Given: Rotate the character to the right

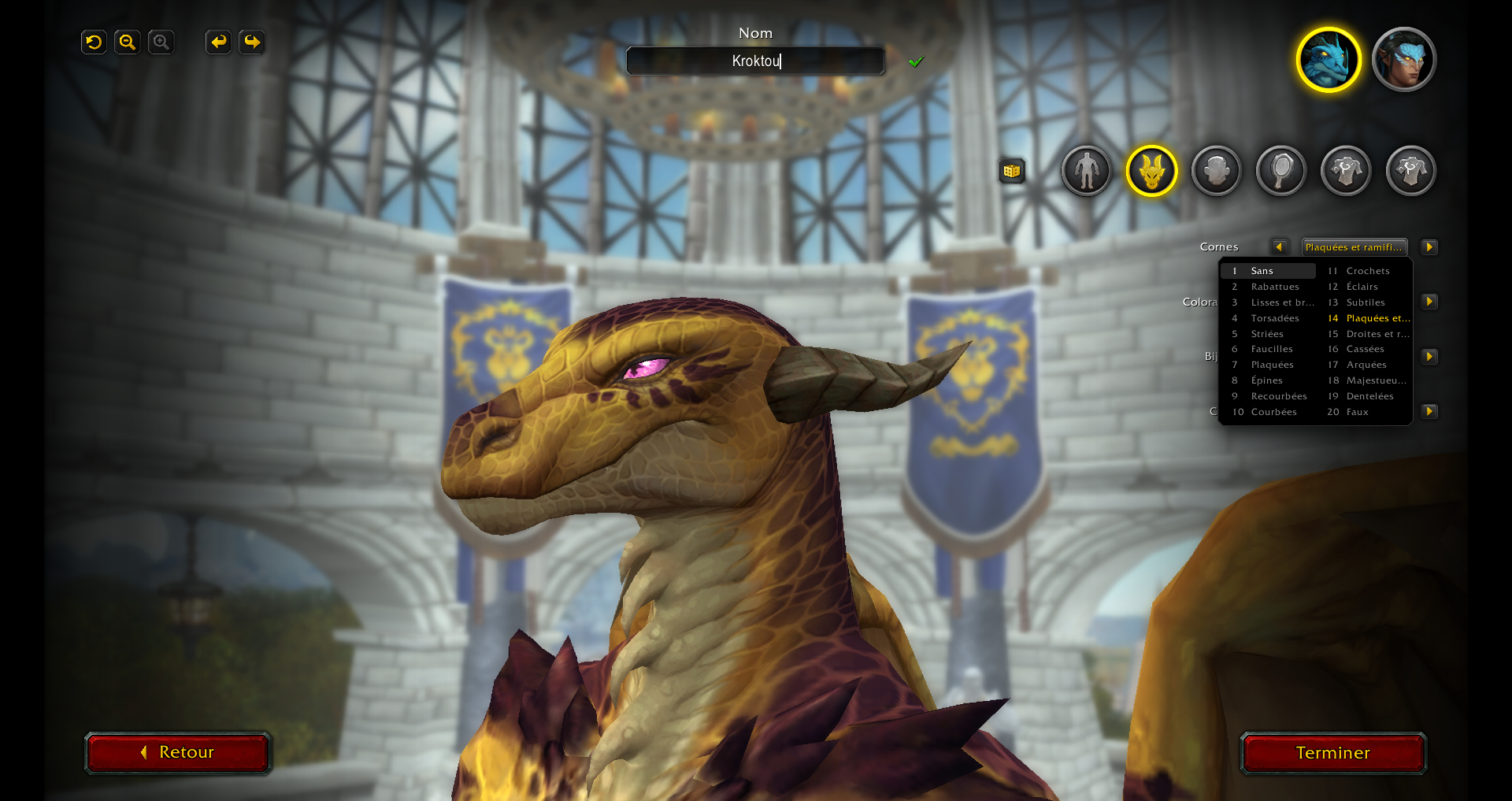Looking at the screenshot, I should pyautogui.click(x=252, y=42).
